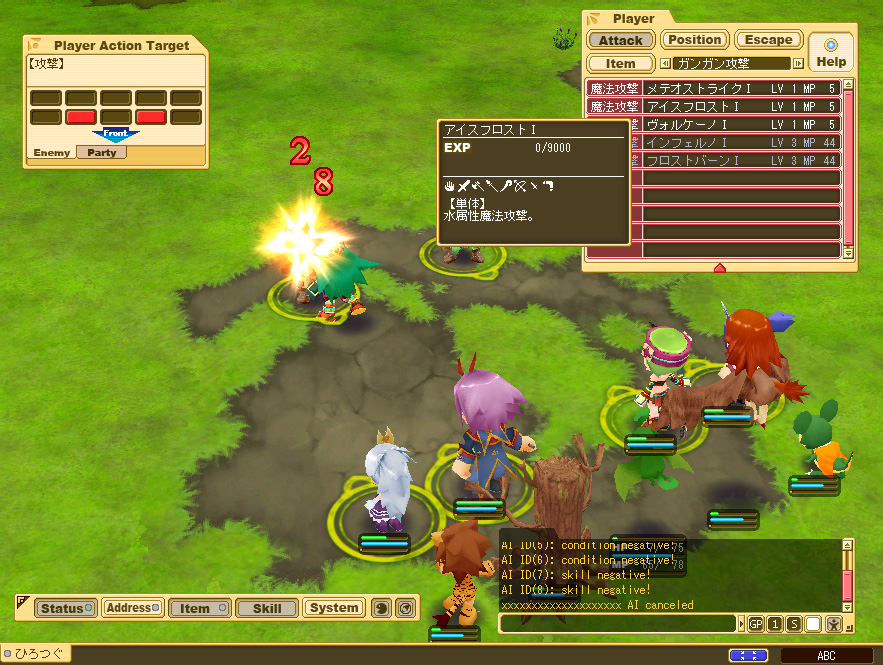Open the battle Item command
The height and width of the screenshot is (665, 883).
(x=621, y=63)
